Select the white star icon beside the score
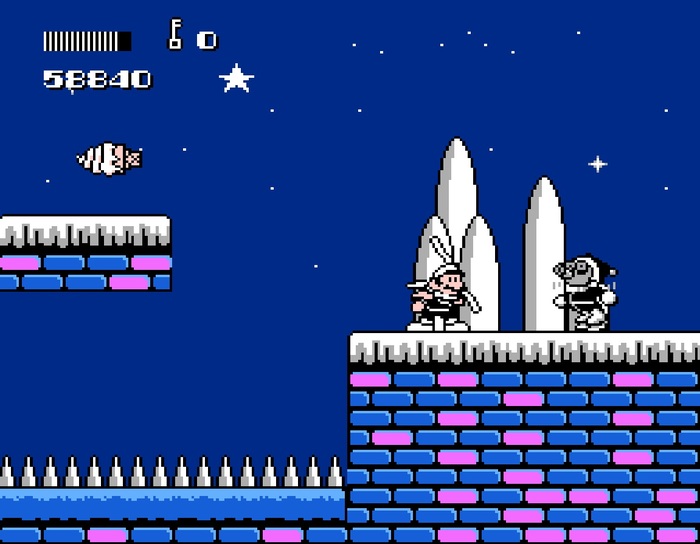Viewport: 700px width, 544px height. pos(236,78)
